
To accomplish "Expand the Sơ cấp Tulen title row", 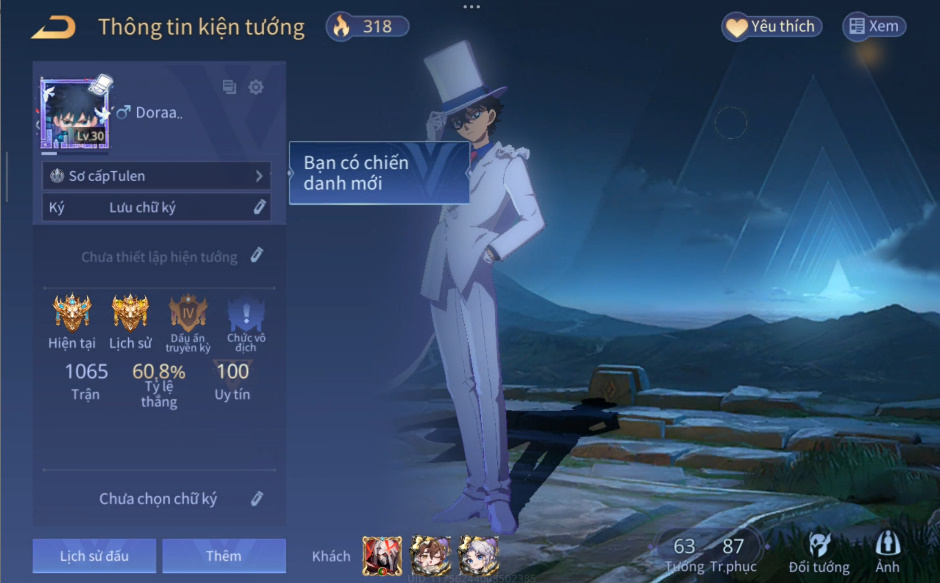I will click(157, 176).
